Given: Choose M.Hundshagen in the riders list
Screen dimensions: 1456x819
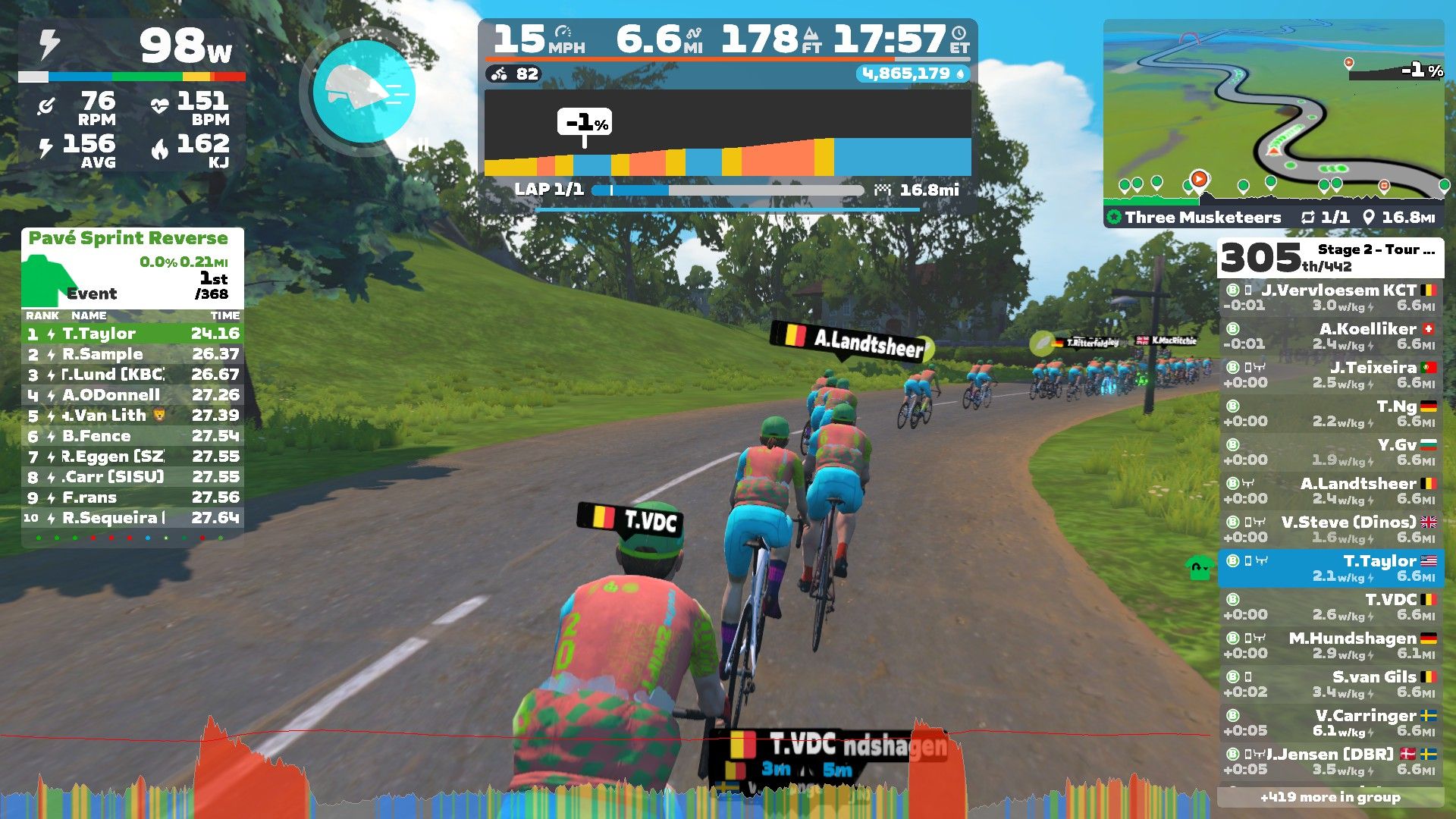Looking at the screenshot, I should click(x=1330, y=645).
